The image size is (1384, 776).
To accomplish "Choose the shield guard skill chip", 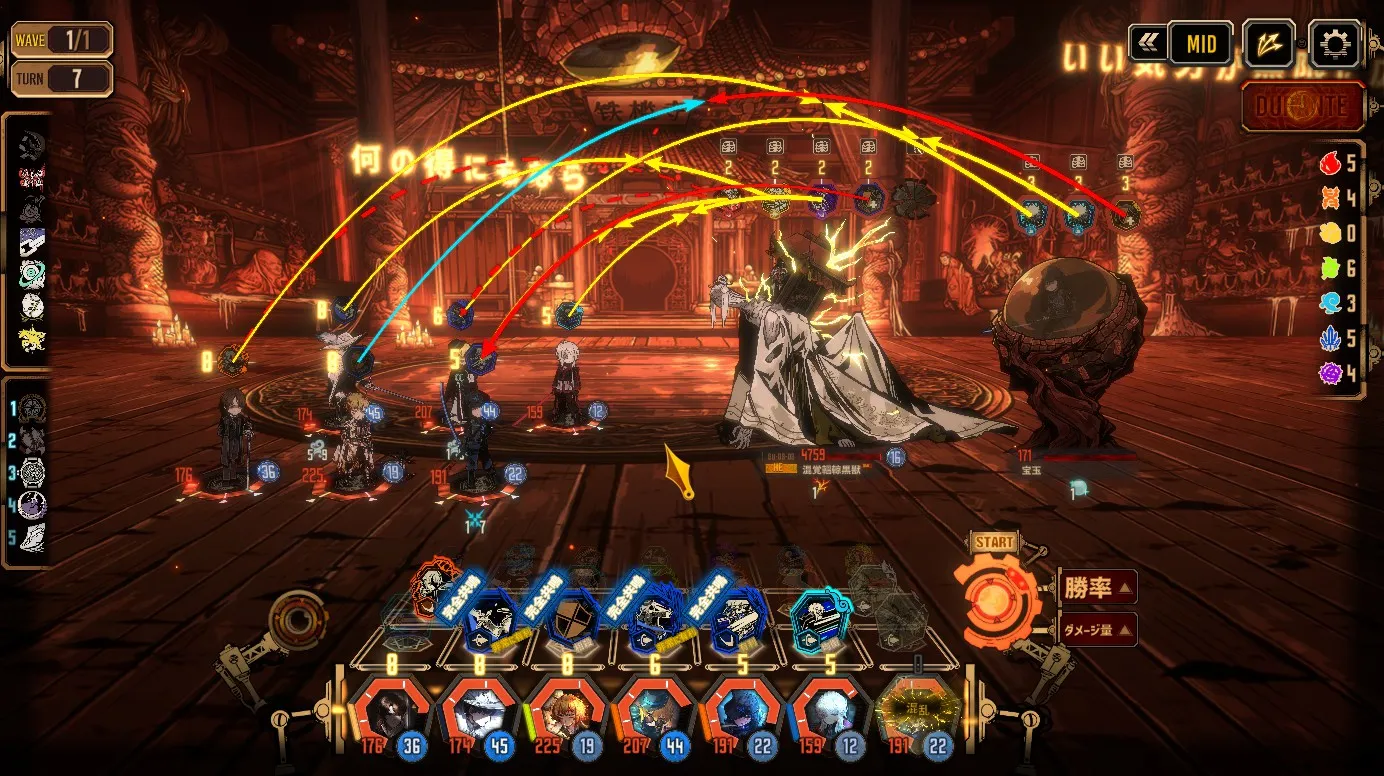I will pyautogui.click(x=566, y=617).
